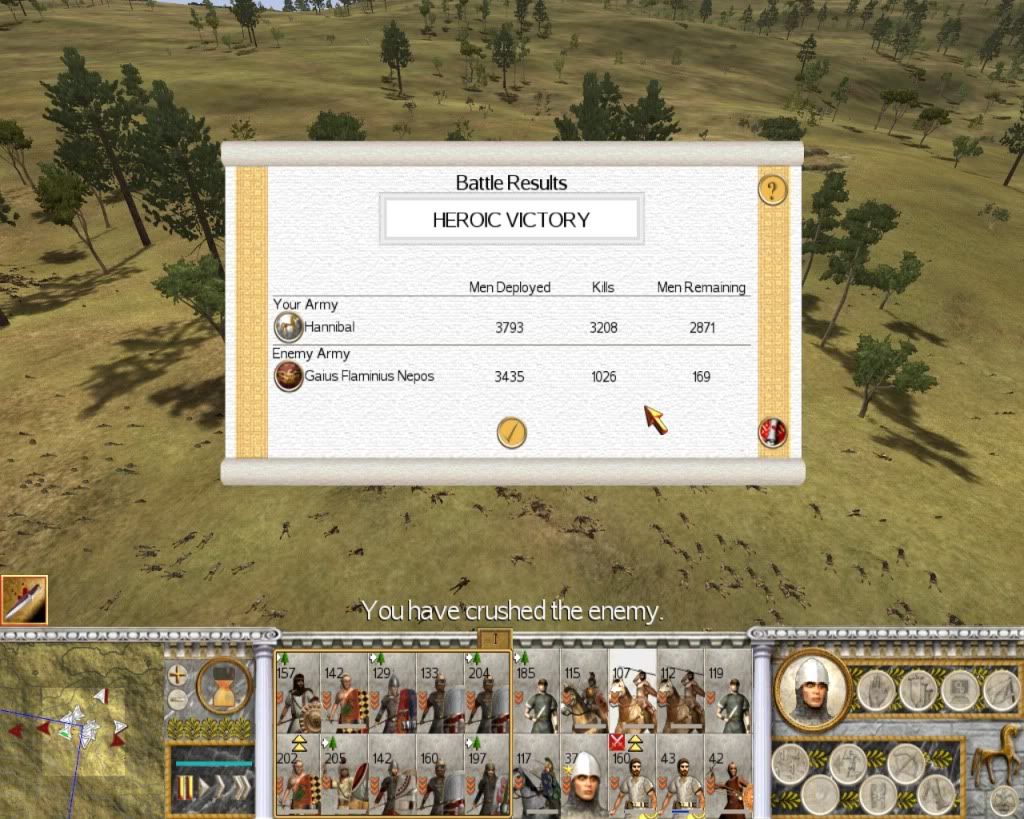Viewport: 1024px width, 819px height.
Task: Open the group I tab above unit cards
Action: click(x=497, y=638)
